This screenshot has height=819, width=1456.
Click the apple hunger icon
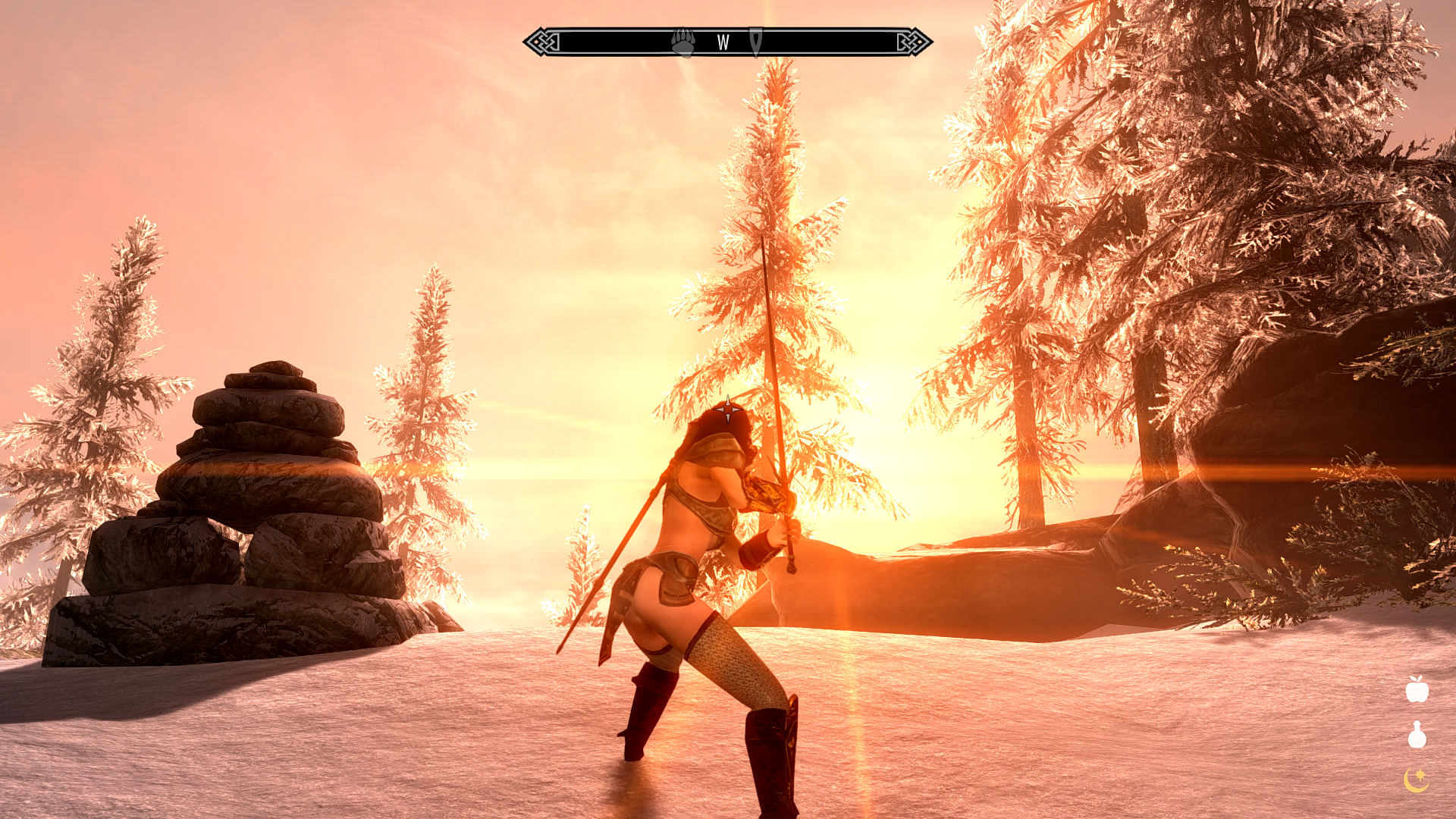tap(1417, 689)
